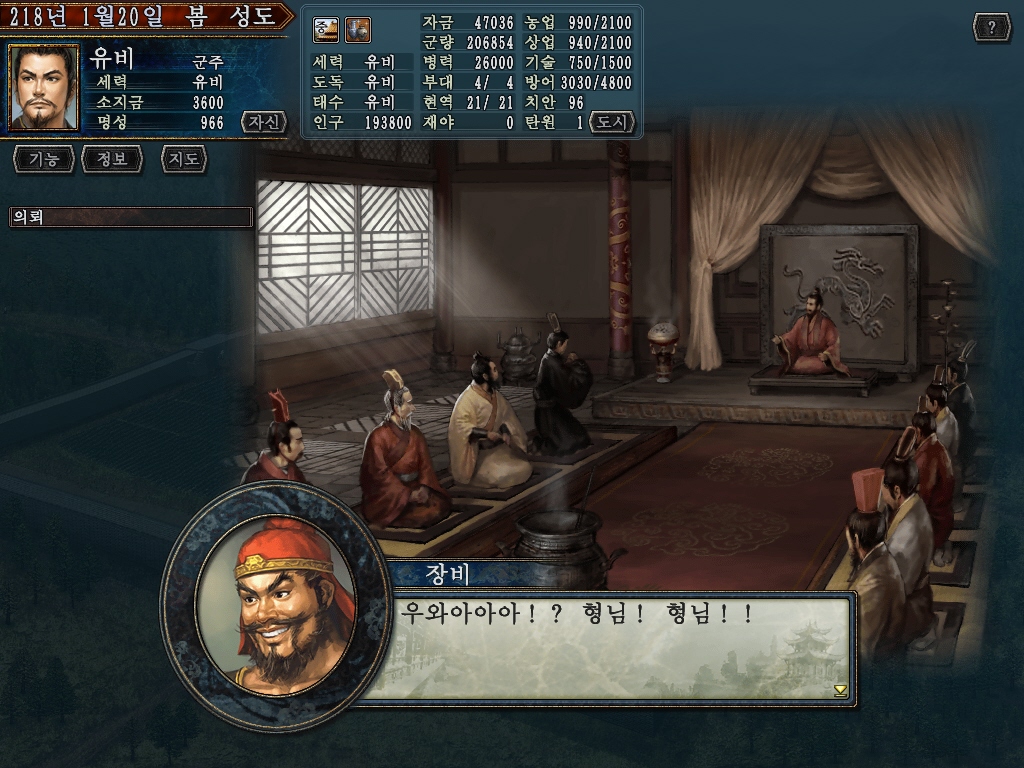
Task: Click the pottery jar city icon
Action: 357,31
